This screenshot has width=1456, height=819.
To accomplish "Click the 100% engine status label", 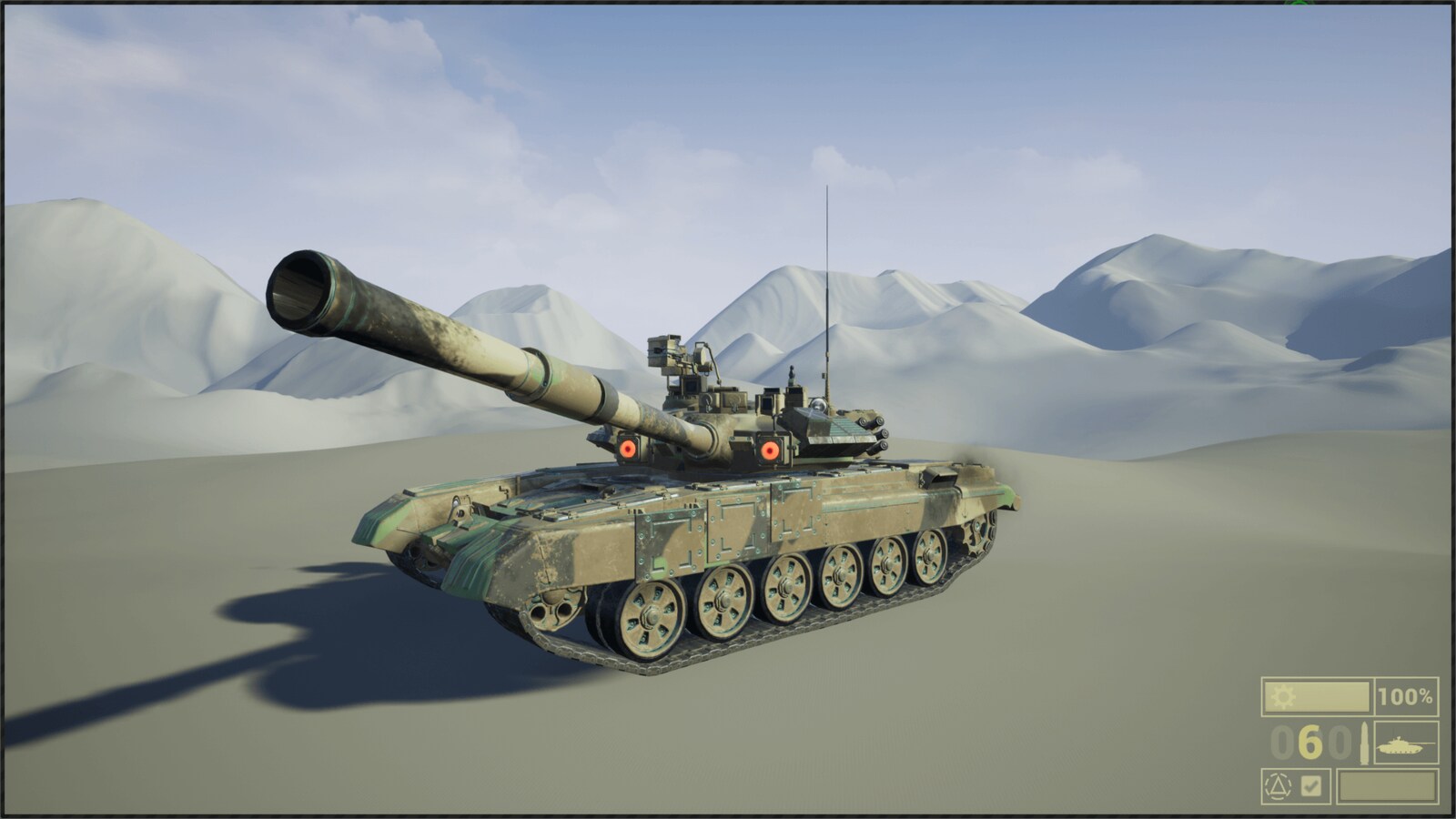I will point(1405,696).
